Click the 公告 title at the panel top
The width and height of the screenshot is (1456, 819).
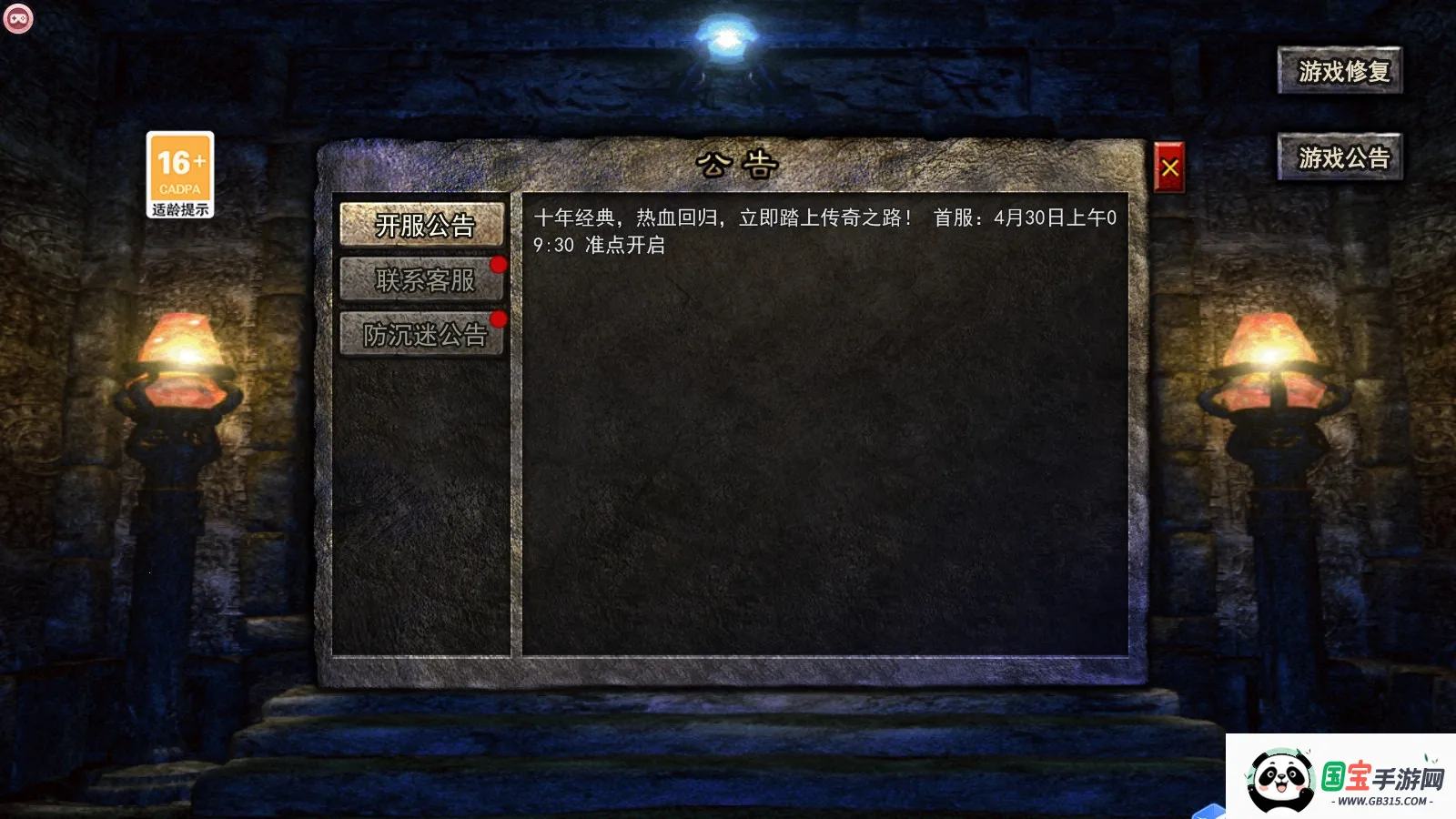tap(737, 162)
